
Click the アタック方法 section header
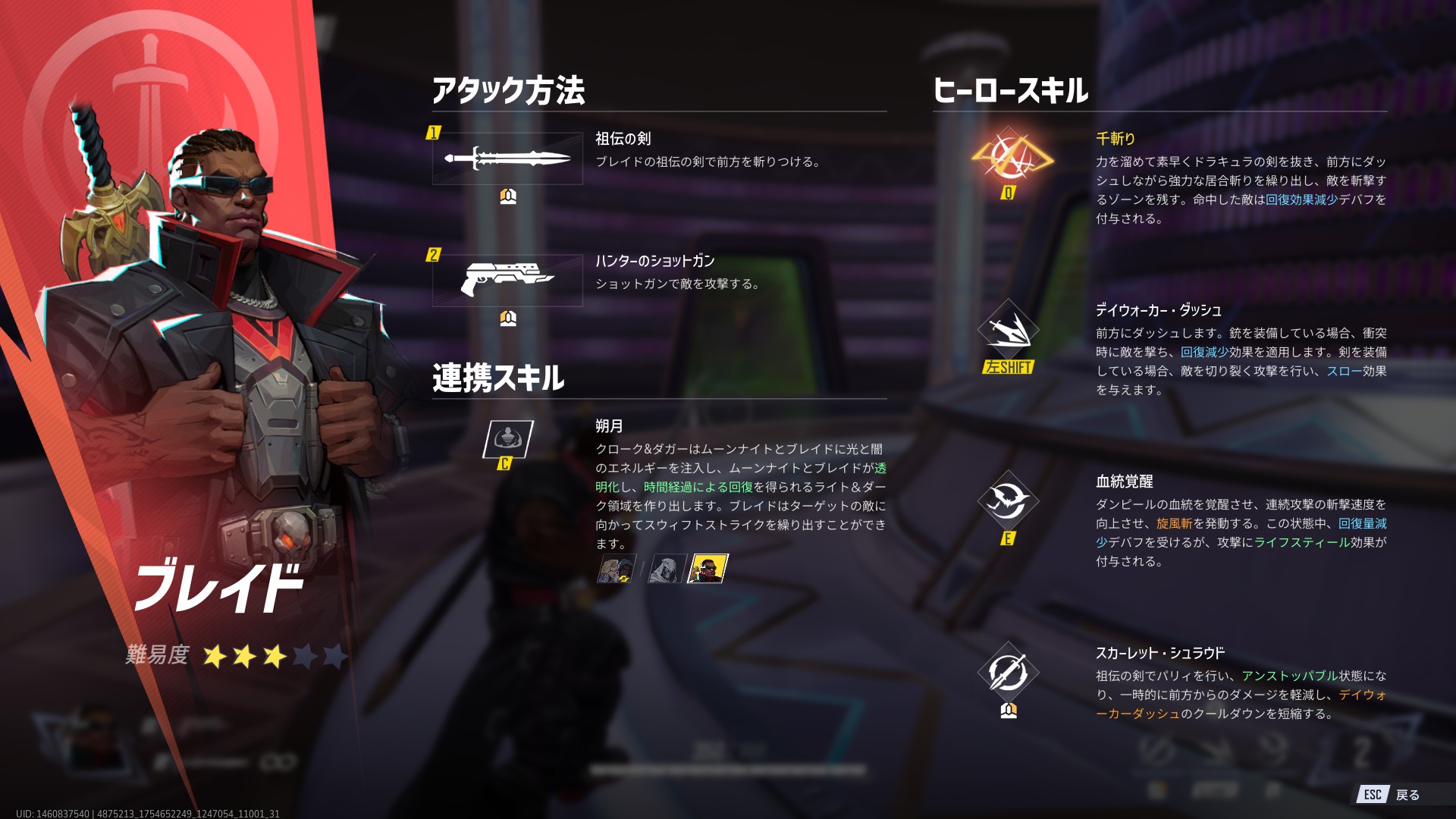click(x=509, y=89)
